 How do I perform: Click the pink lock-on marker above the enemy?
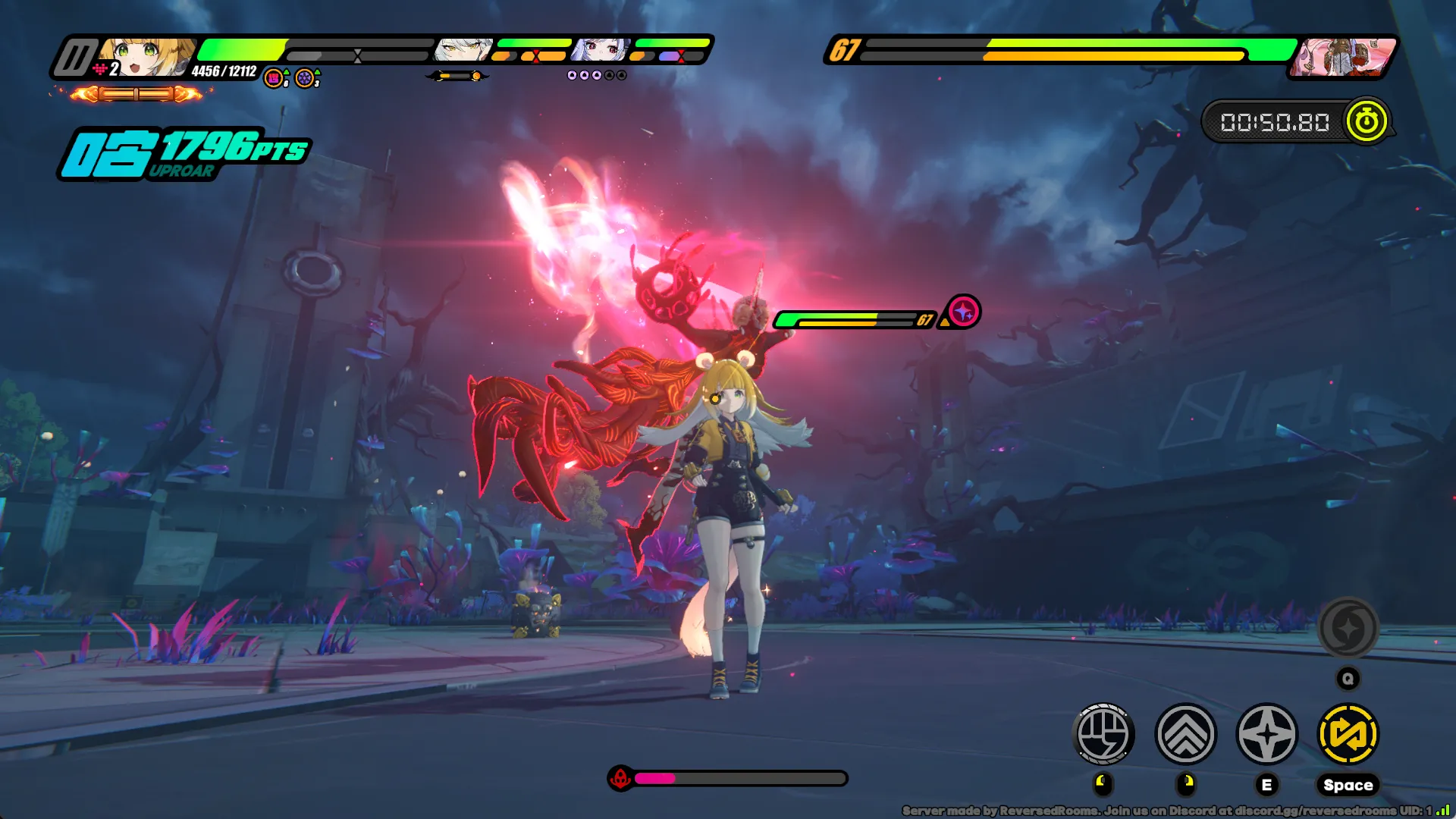point(964,312)
